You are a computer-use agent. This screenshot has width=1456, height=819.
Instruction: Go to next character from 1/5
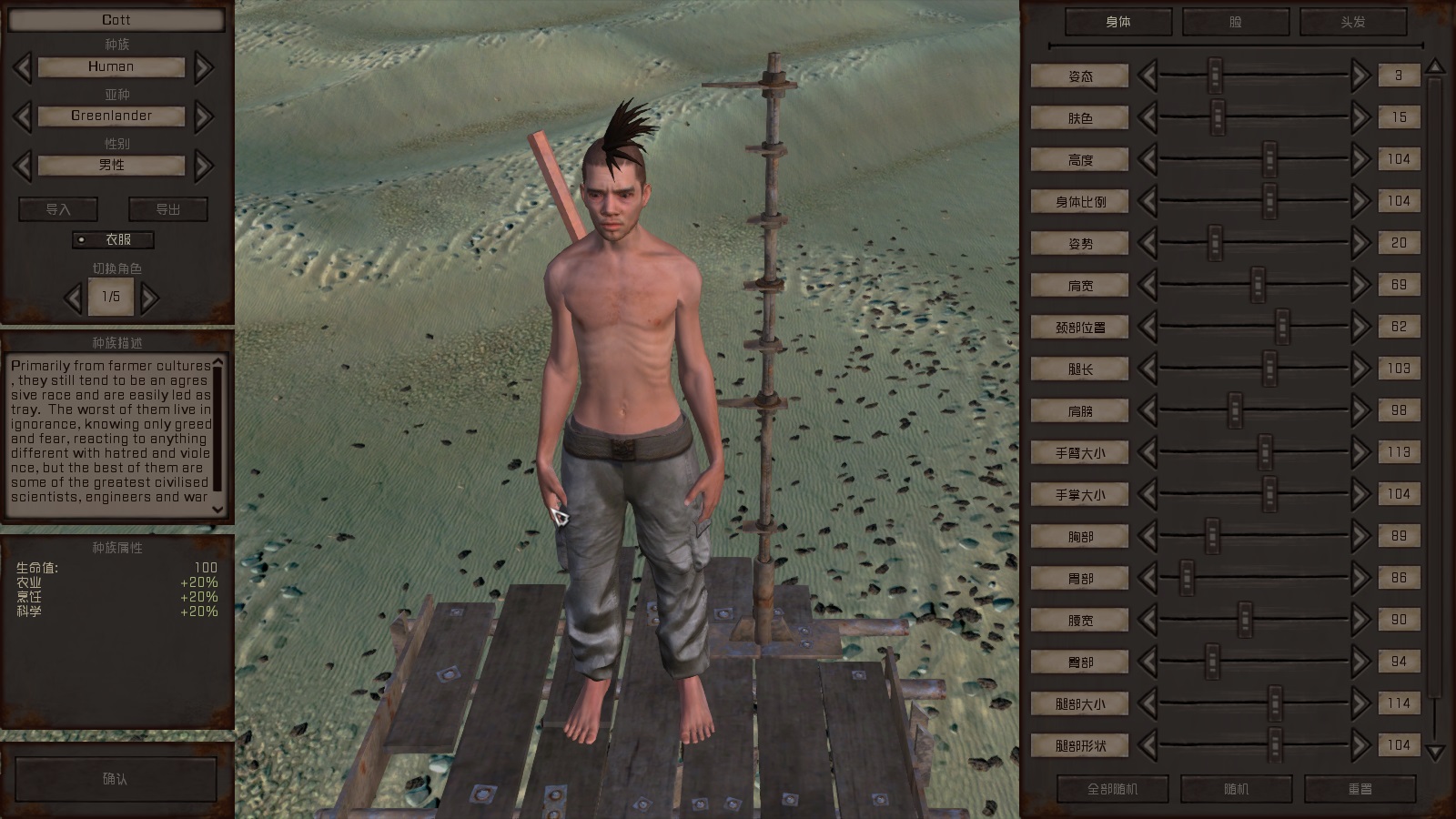tap(150, 297)
